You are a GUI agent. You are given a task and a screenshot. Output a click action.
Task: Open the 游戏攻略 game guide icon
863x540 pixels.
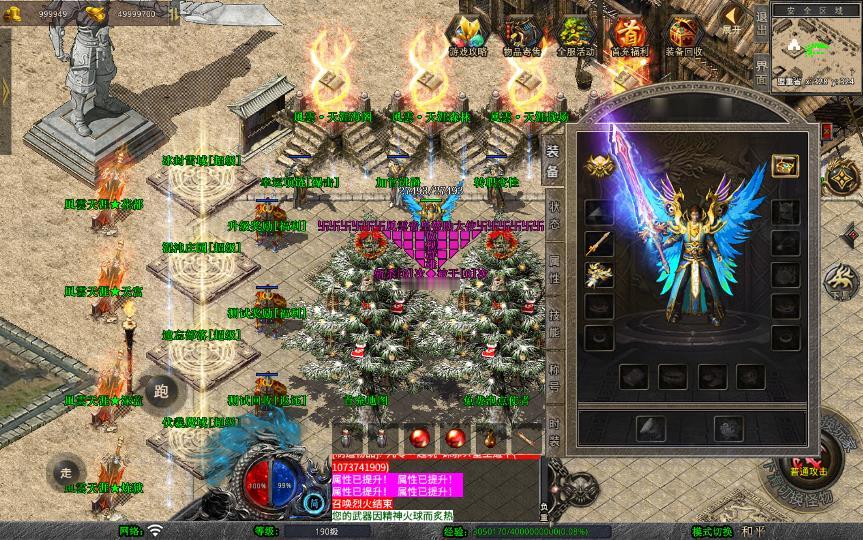467,37
